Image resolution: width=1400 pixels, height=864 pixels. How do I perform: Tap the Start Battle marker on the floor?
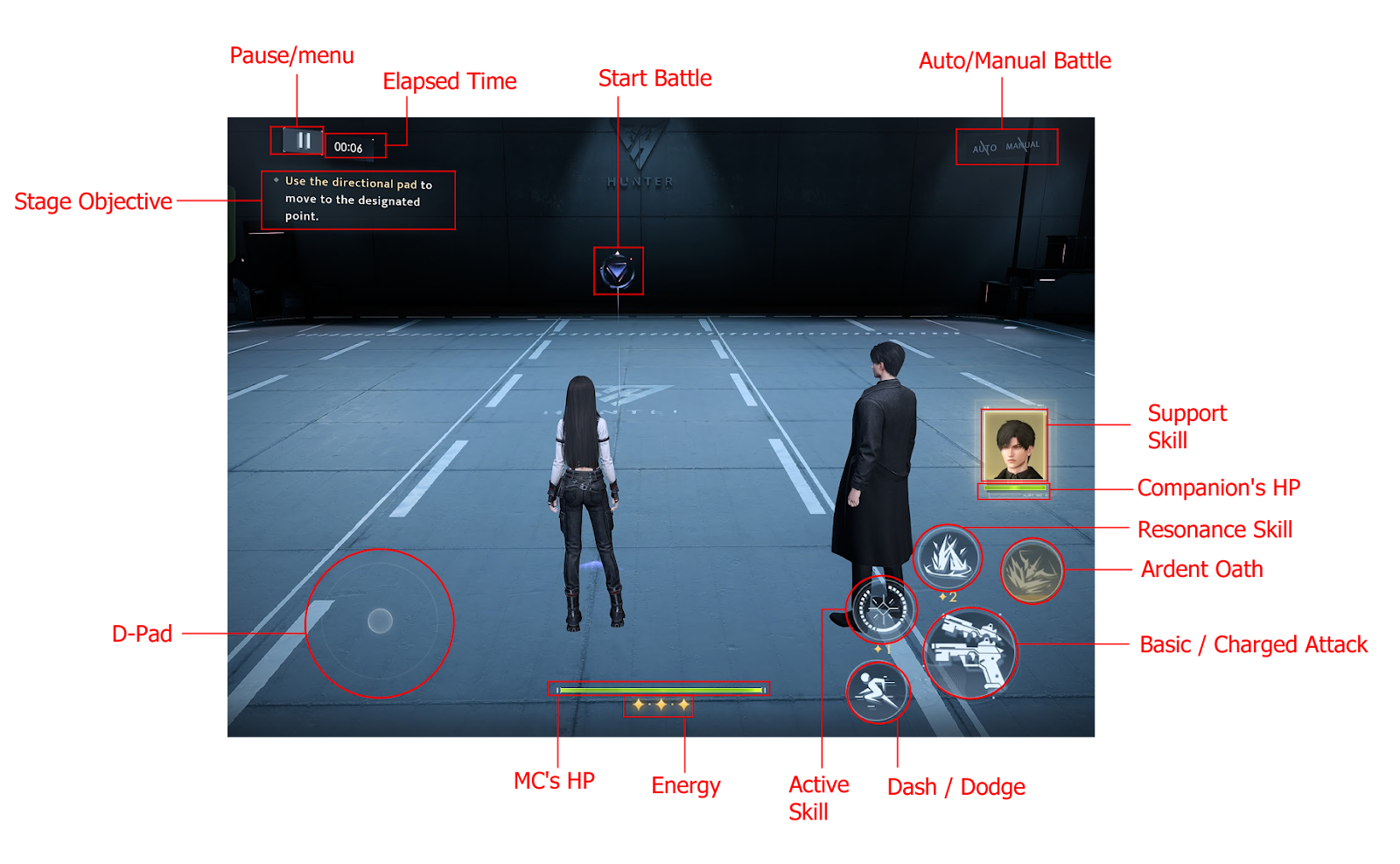pos(619,270)
